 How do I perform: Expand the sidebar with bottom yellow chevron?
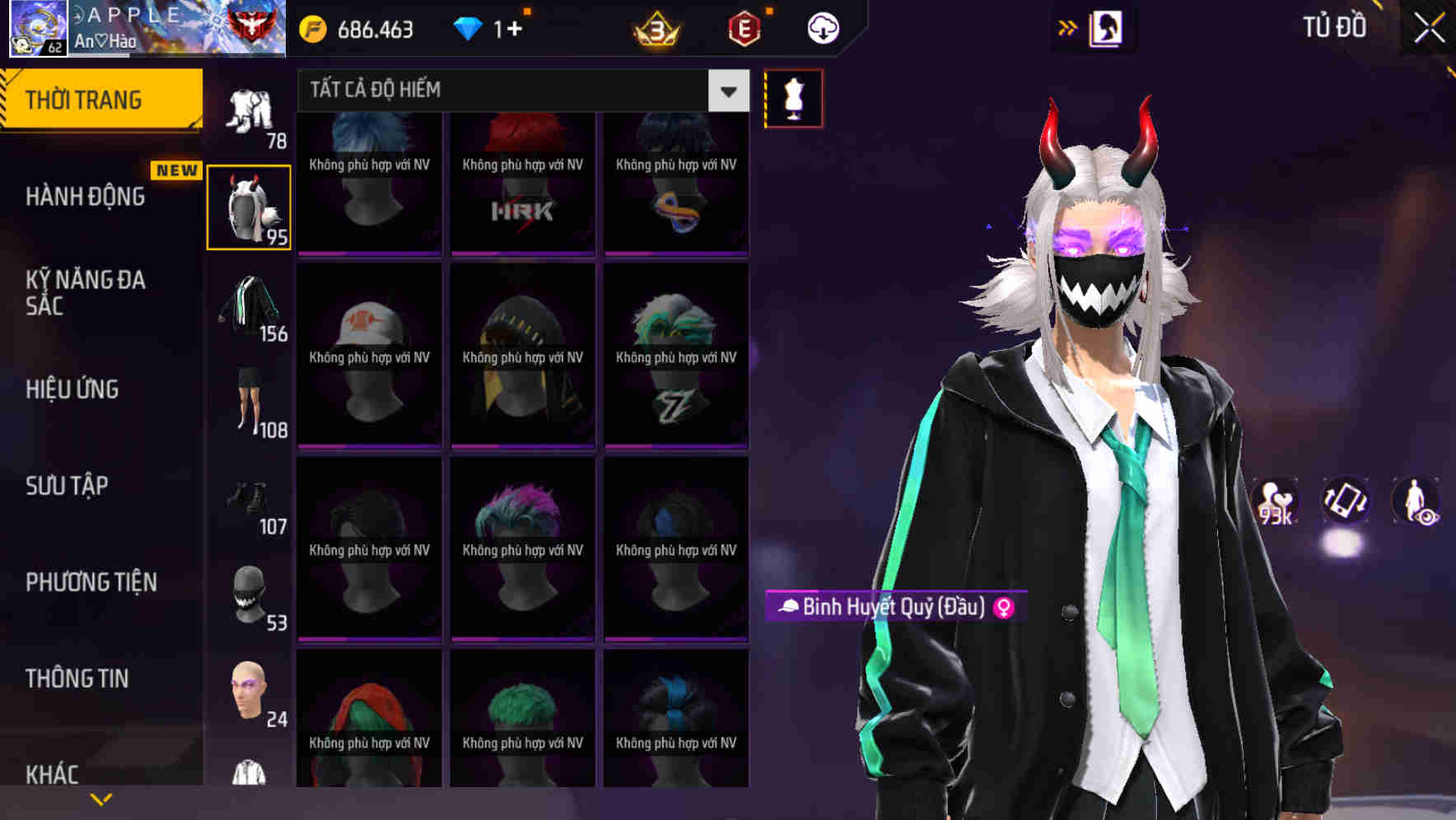pos(100,798)
